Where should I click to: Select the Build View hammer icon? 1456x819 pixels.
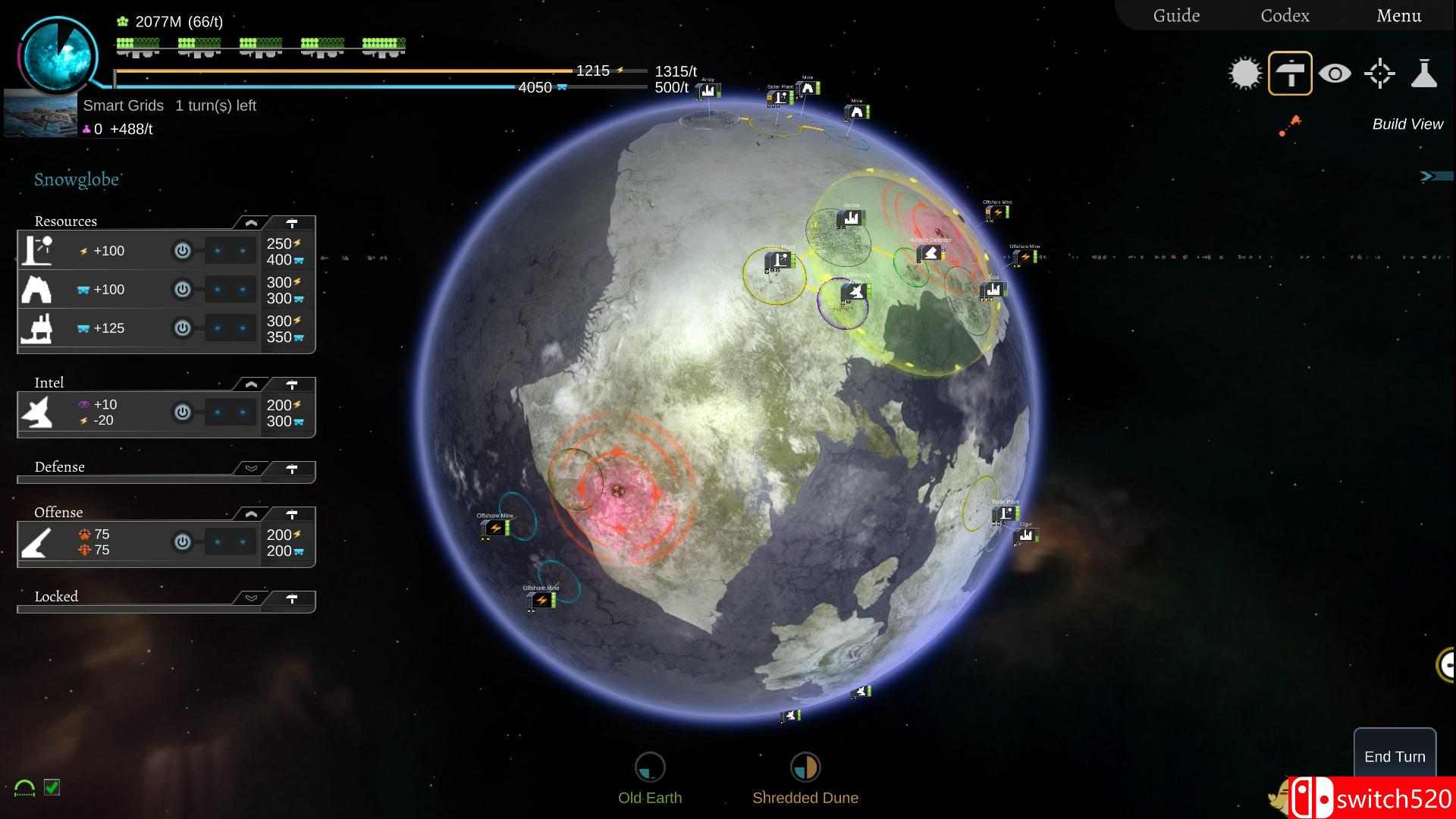[x=1290, y=74]
